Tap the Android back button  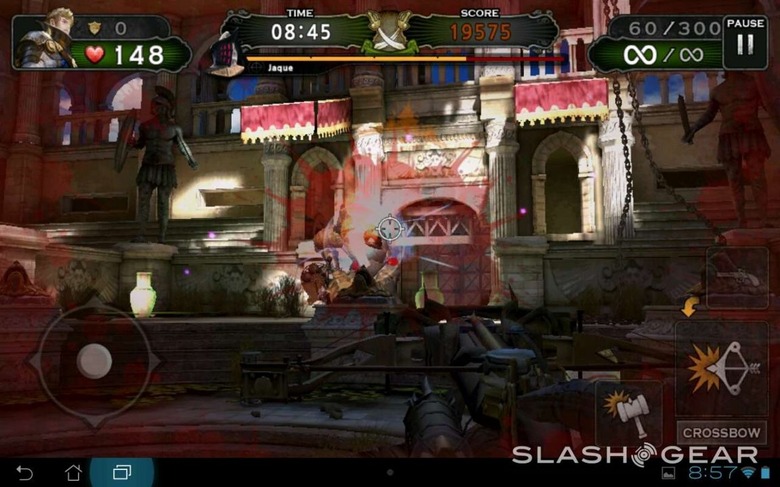(25, 472)
